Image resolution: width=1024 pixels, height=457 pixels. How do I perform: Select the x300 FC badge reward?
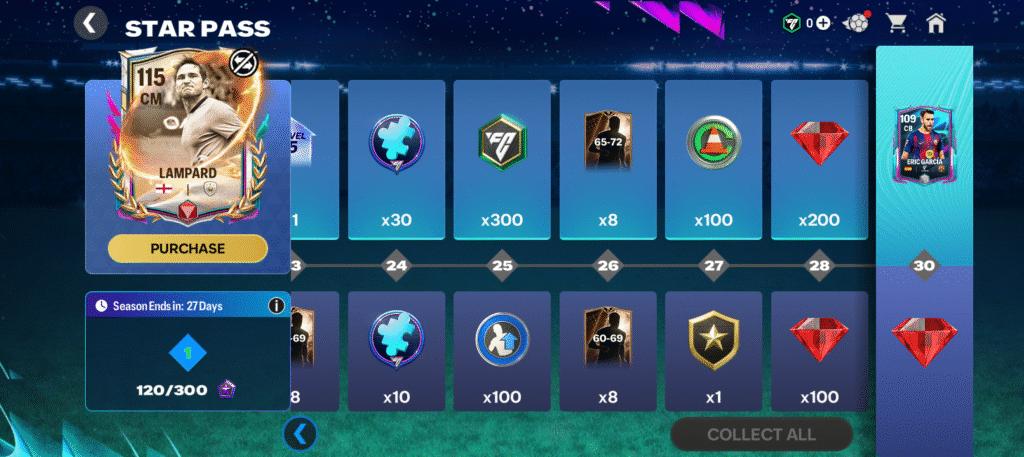(501, 160)
